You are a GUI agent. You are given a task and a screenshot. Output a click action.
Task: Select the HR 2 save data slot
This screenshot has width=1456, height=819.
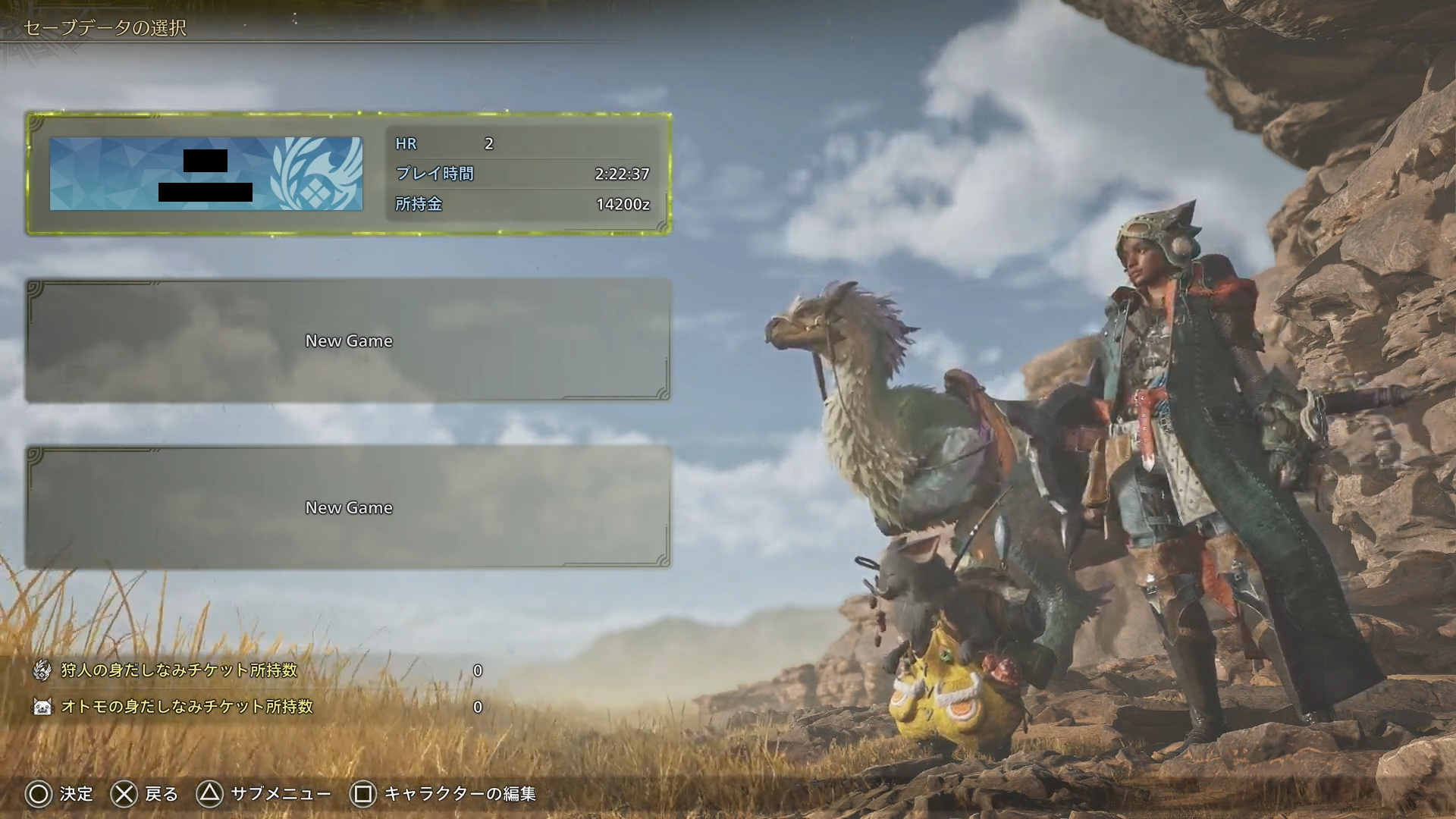click(x=349, y=174)
